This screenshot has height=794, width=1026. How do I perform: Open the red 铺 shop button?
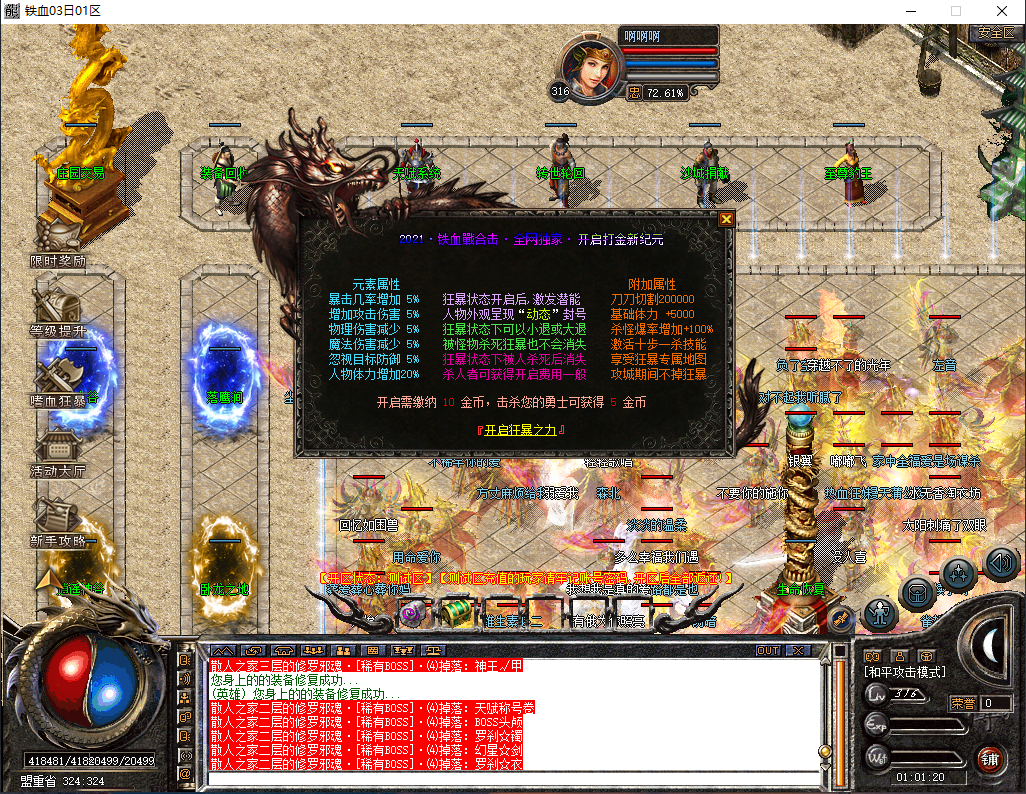pyautogui.click(x=990, y=758)
